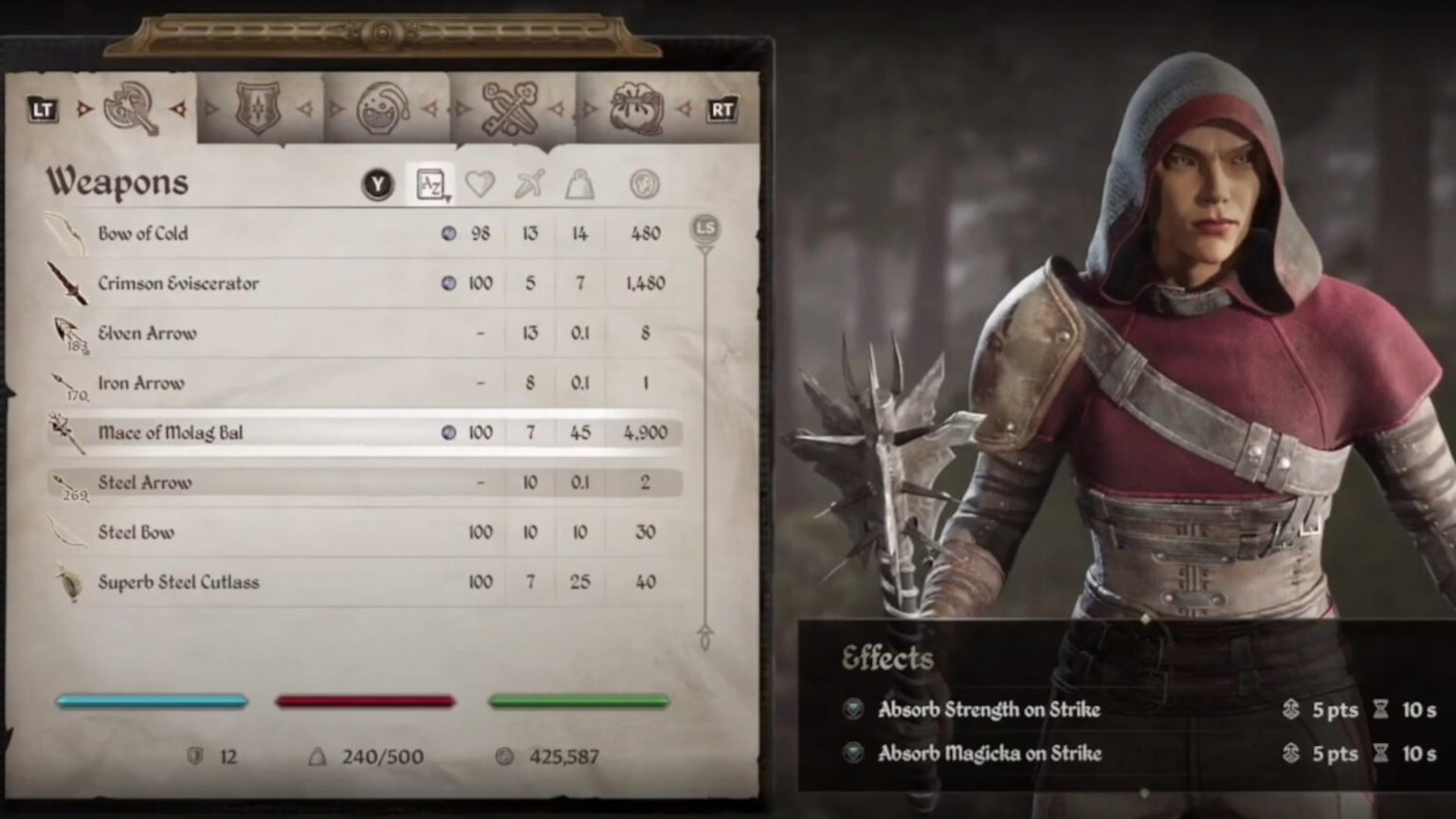Activate the LT left trigger prompt
Screen dimensions: 1456x819
42,108
